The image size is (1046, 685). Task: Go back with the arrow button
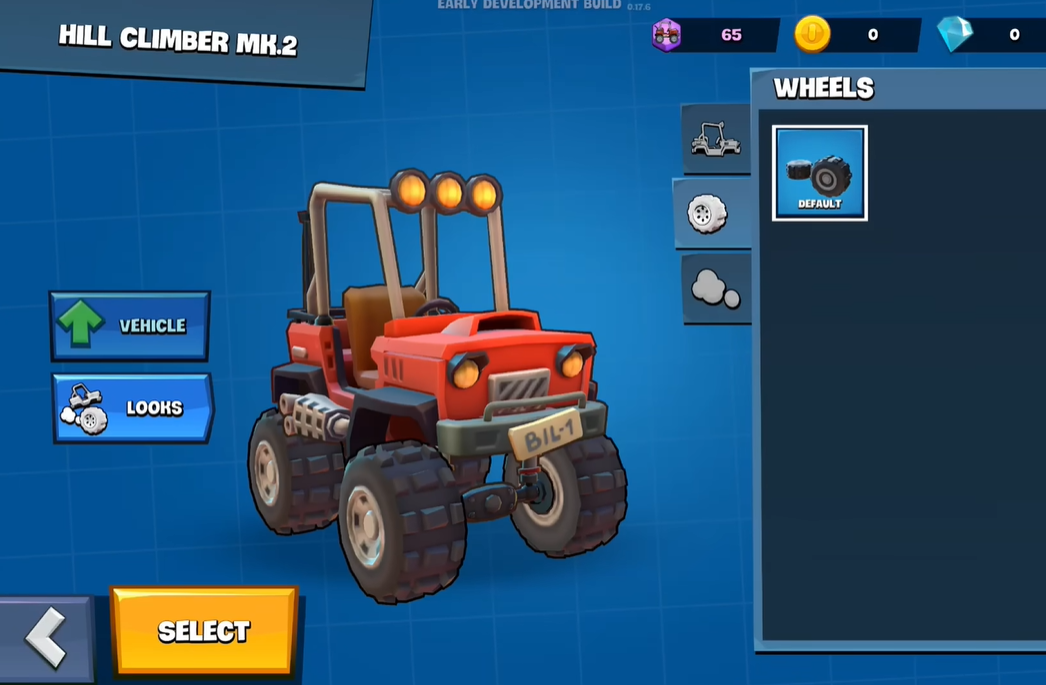[x=45, y=637]
